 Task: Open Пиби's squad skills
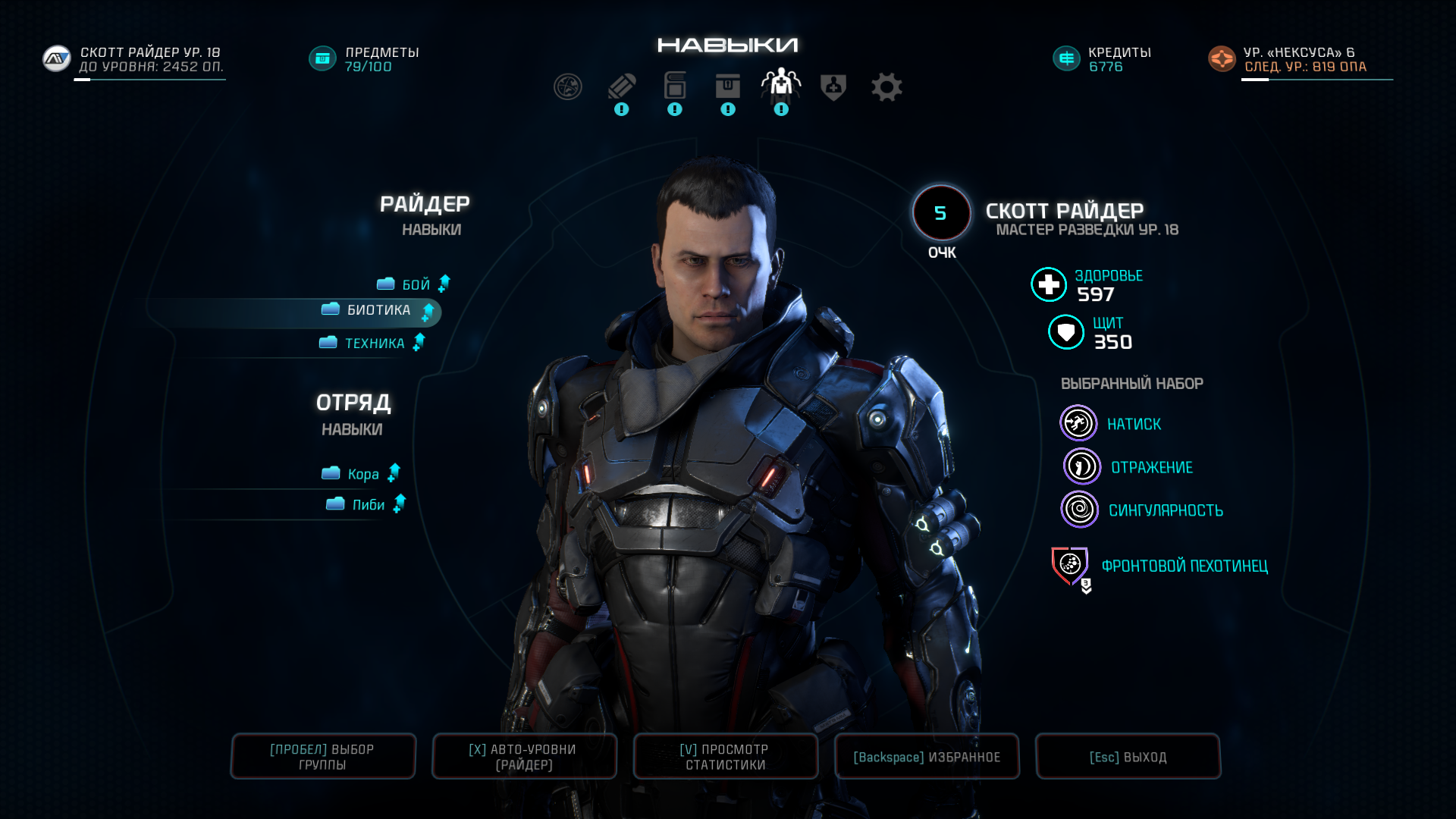(368, 505)
